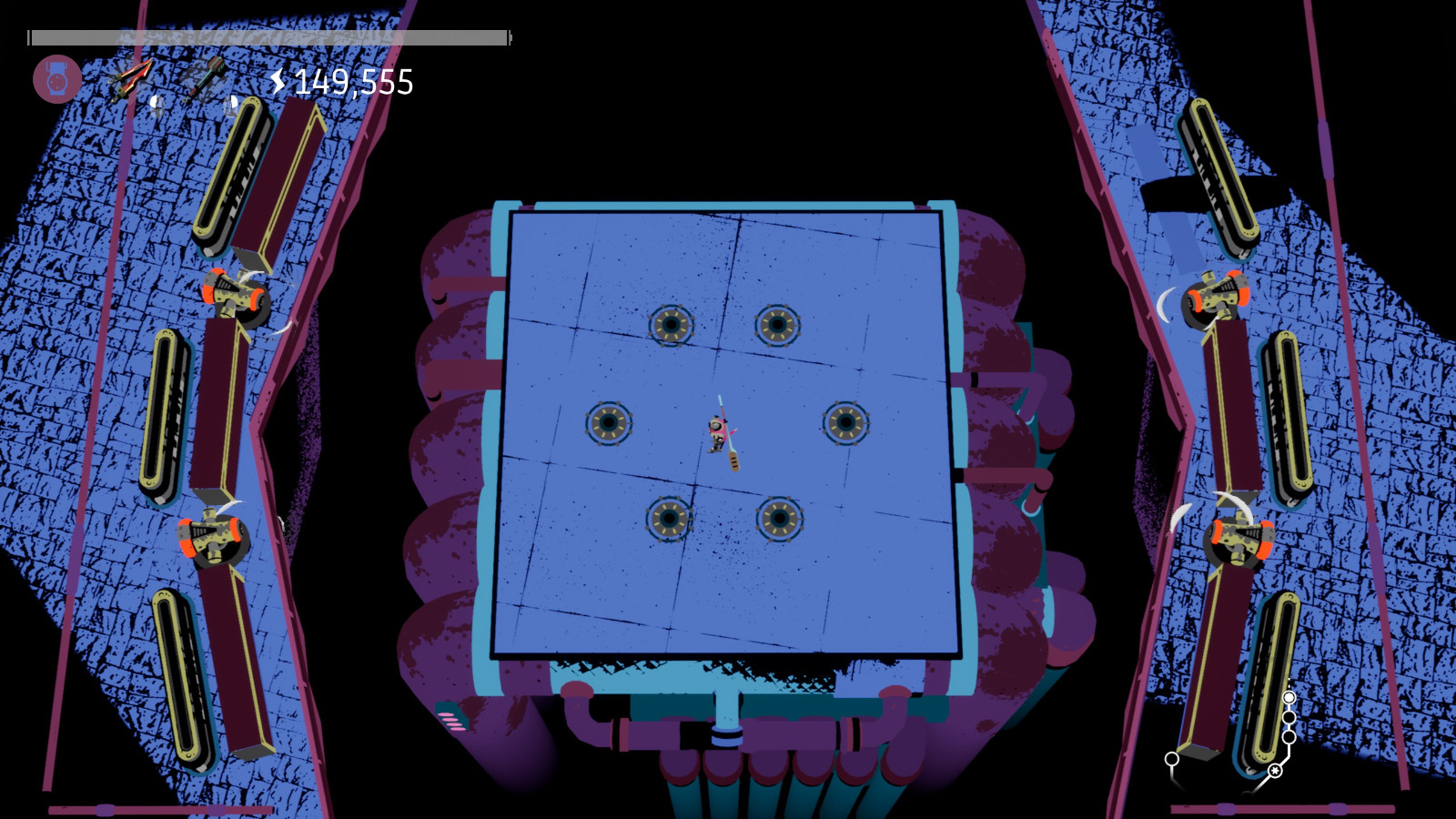This screenshot has height=819, width=1456.
Task: Click the top-left turbine socket on the arena floor
Action: pyautogui.click(x=672, y=324)
